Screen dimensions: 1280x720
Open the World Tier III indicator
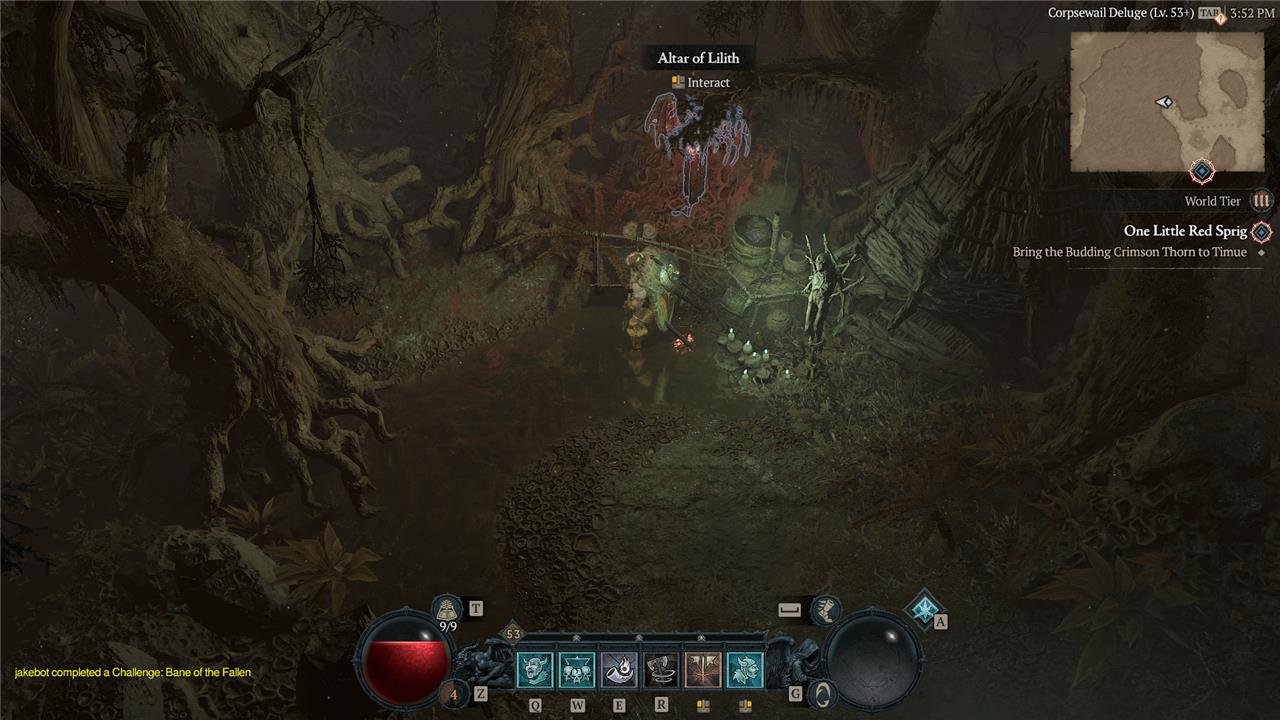click(x=1261, y=201)
